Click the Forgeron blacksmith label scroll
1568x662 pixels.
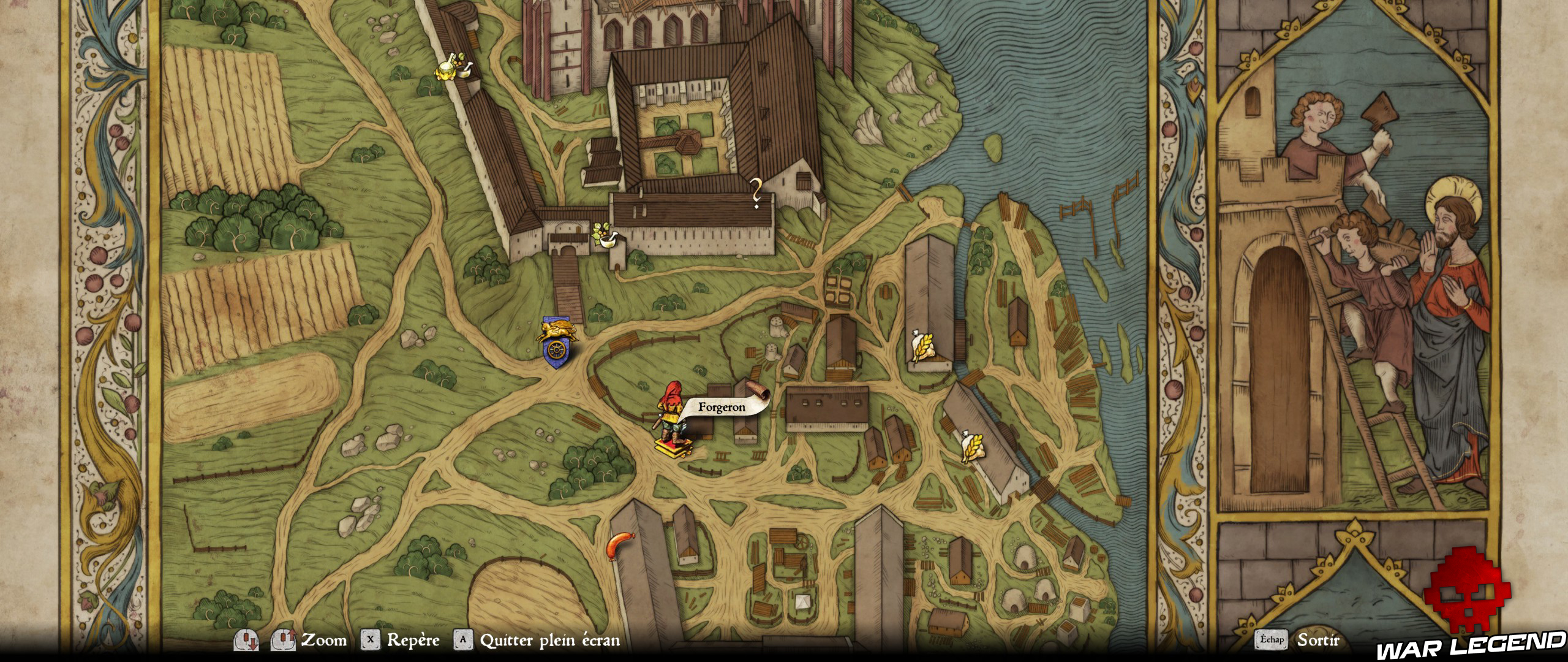tap(723, 407)
